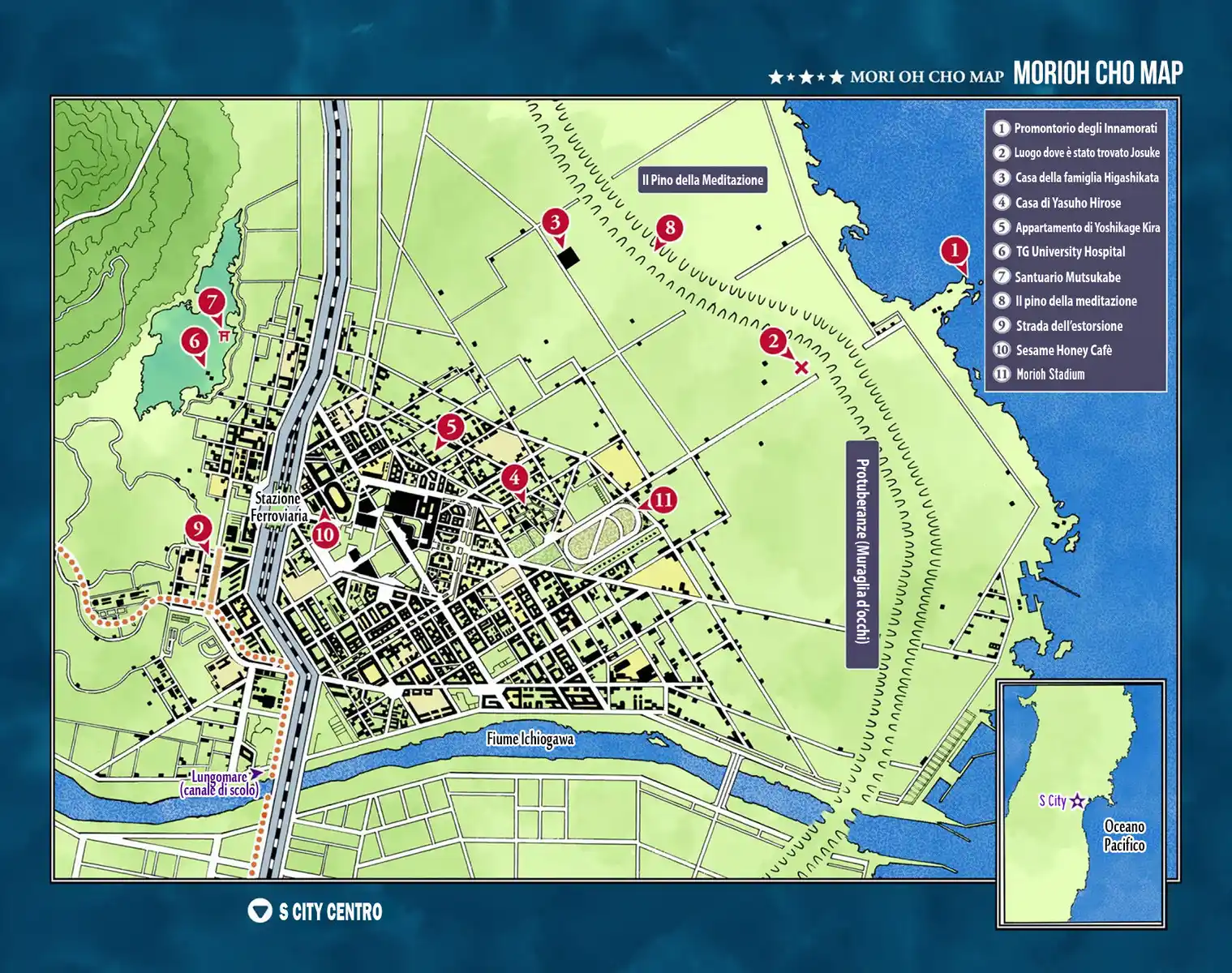Viewport: 1232px width, 973px height.
Task: Select map marker 10 near the station
Action: (325, 534)
